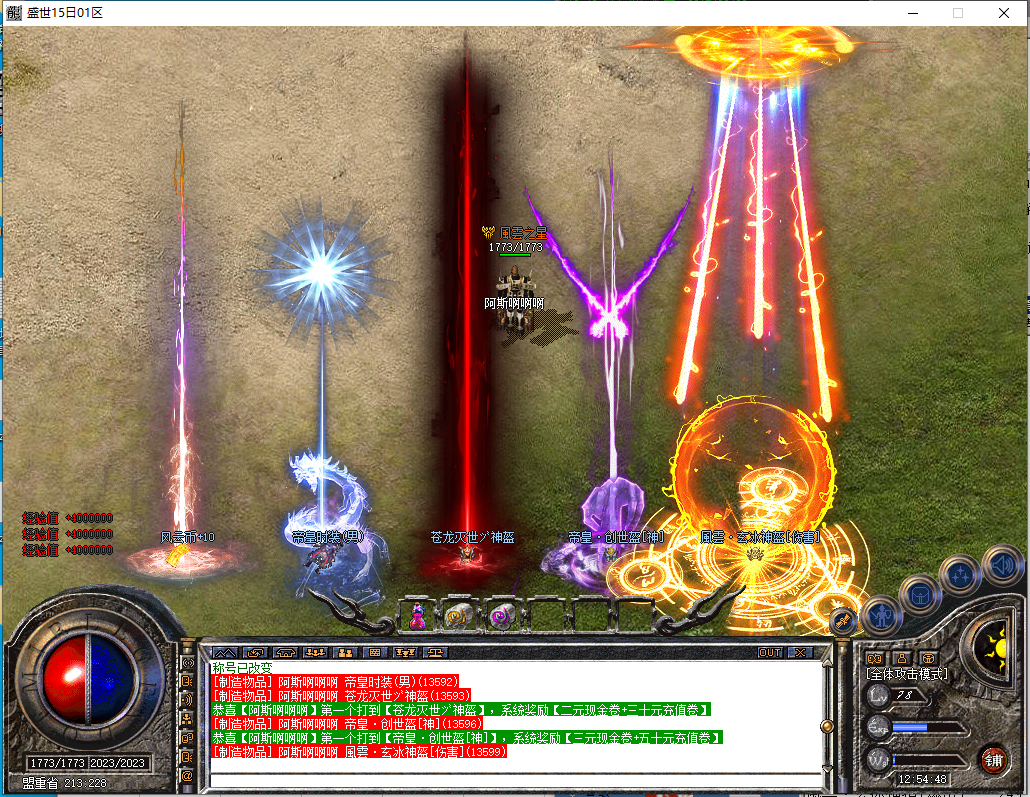Click the OUT button above chat
The image size is (1030, 797).
[769, 652]
